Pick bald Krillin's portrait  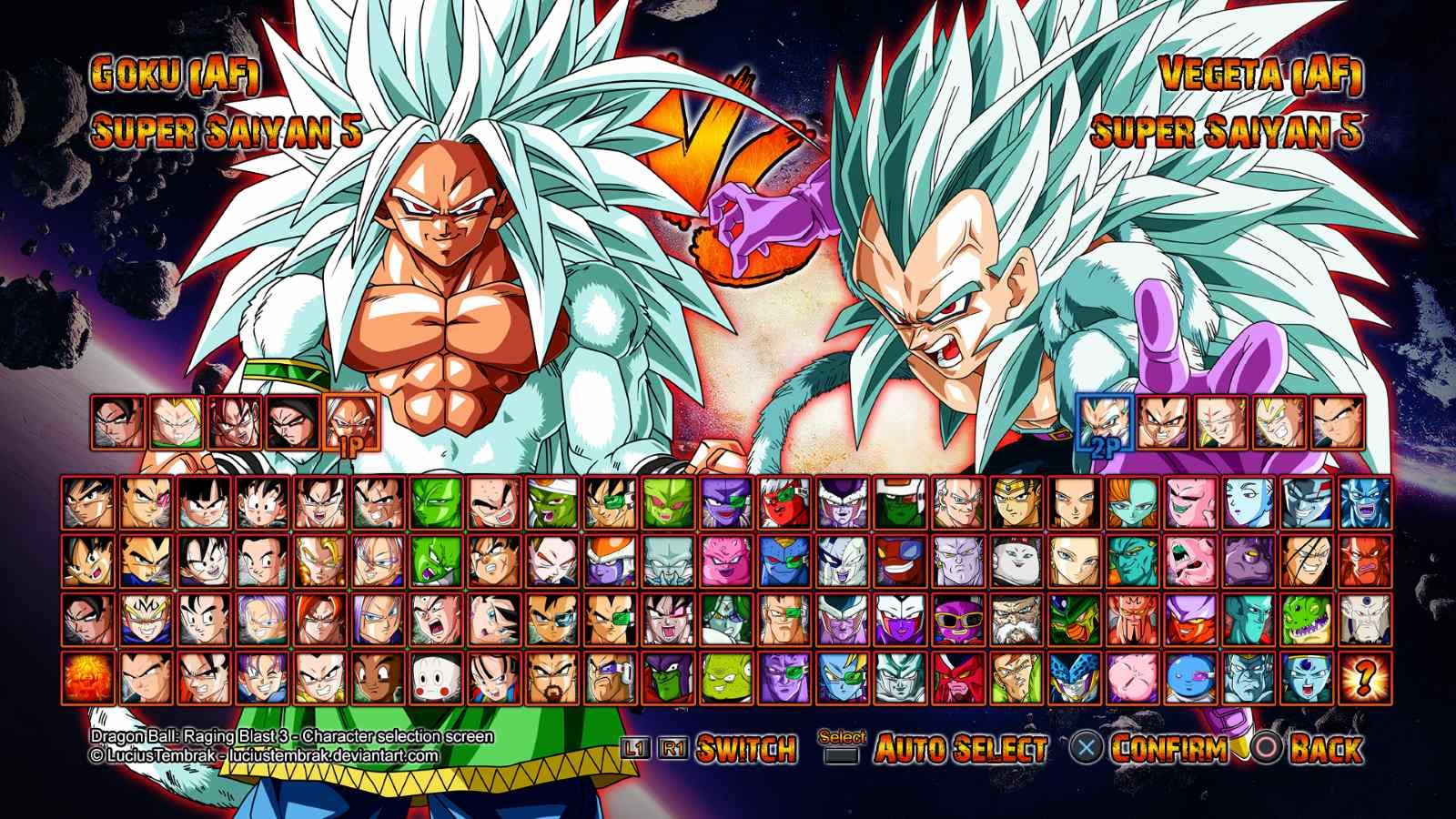point(490,502)
